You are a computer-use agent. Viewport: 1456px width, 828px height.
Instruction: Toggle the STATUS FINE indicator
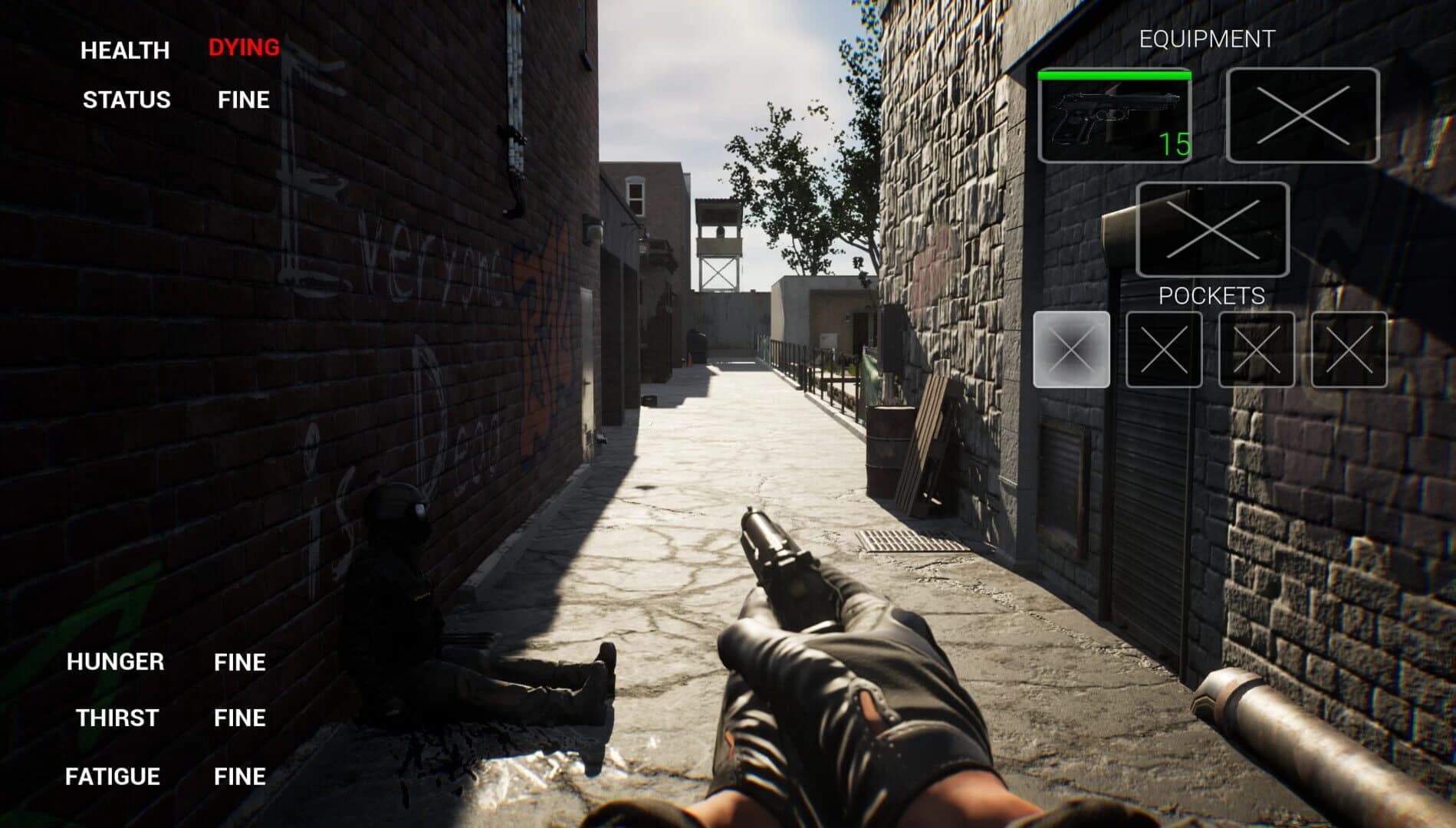(x=242, y=100)
